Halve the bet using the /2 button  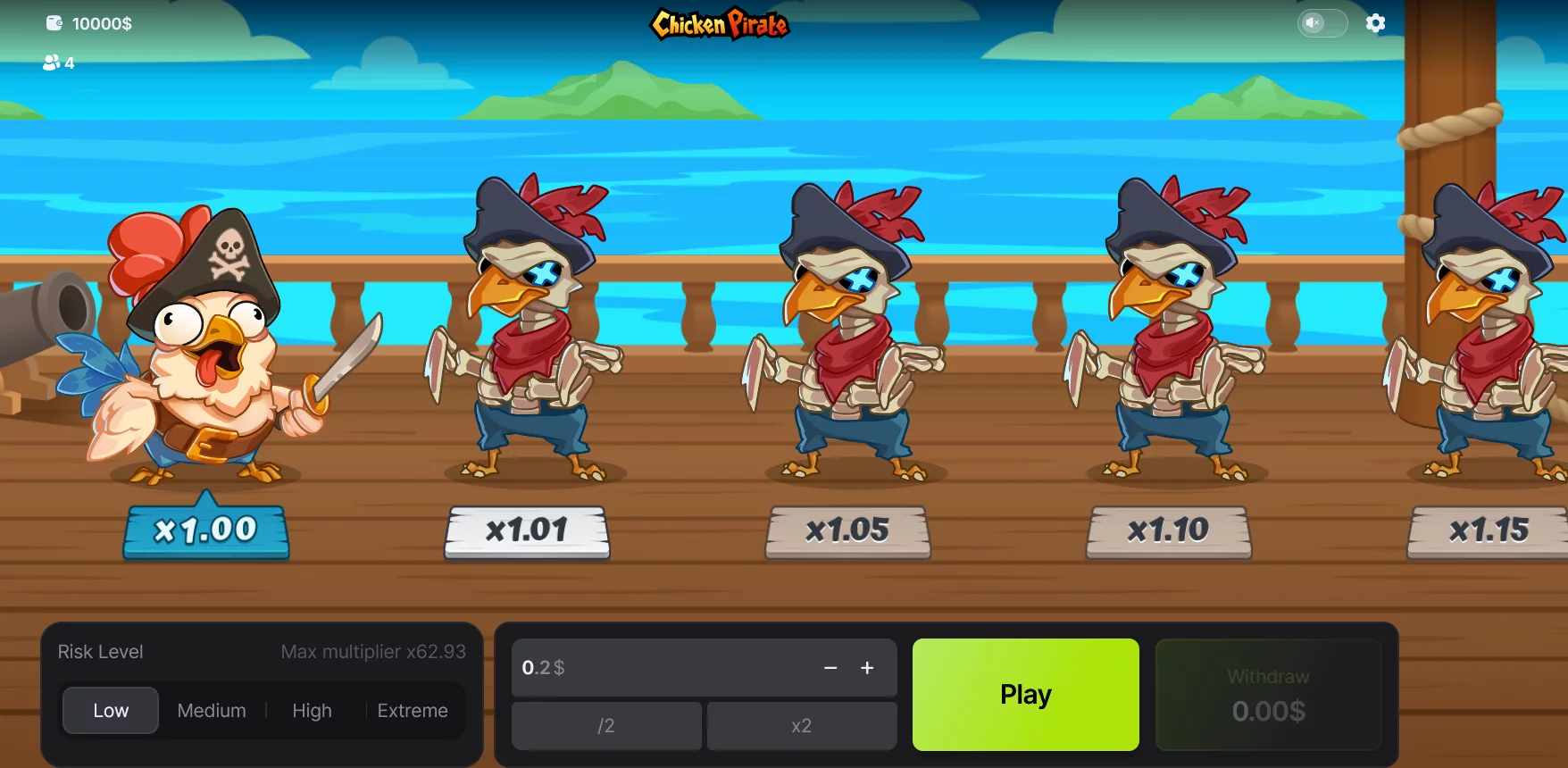click(x=606, y=725)
